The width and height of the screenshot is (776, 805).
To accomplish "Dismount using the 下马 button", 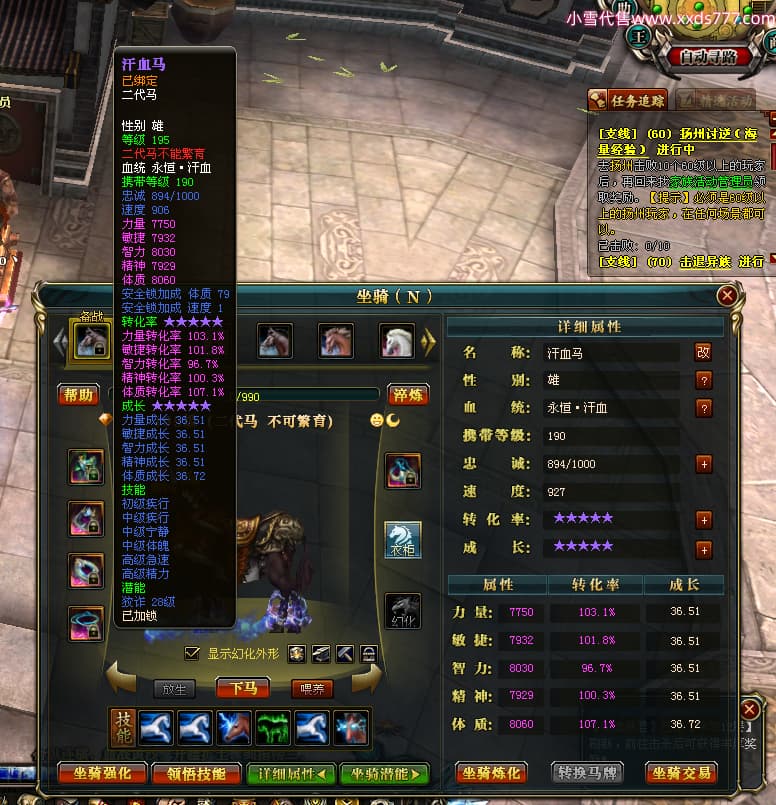I will click(241, 688).
